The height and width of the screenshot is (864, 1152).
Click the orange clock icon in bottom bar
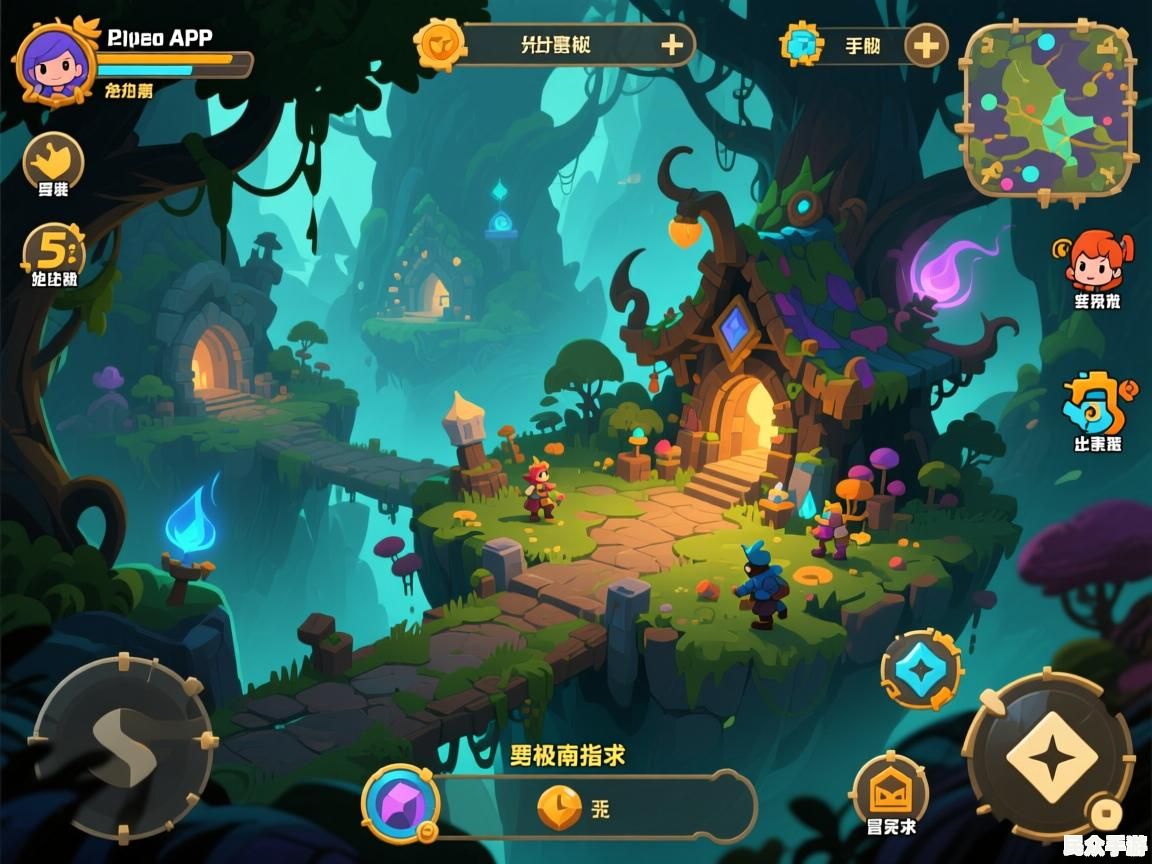coord(560,807)
